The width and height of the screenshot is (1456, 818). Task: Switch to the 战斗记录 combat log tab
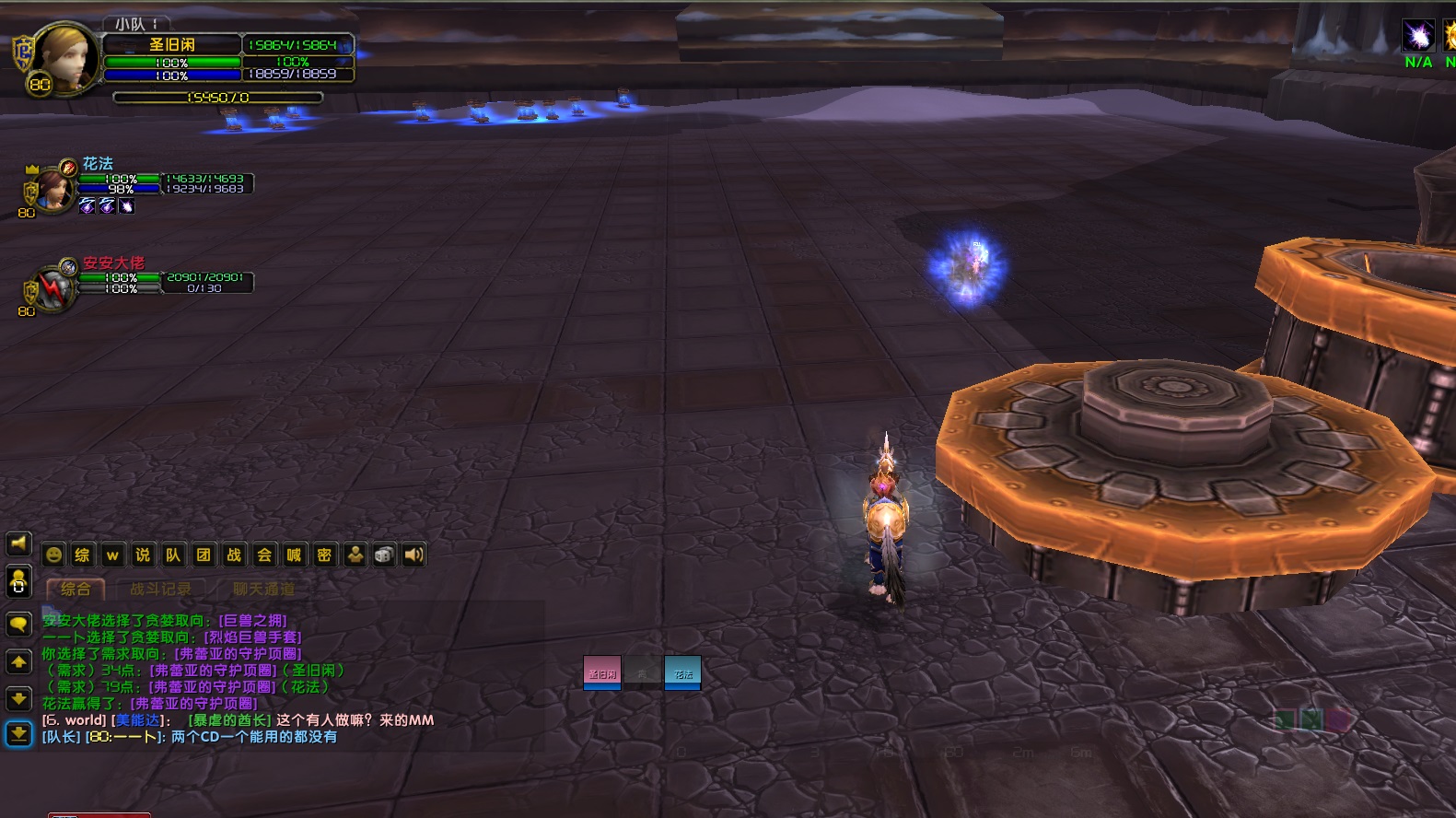(160, 589)
